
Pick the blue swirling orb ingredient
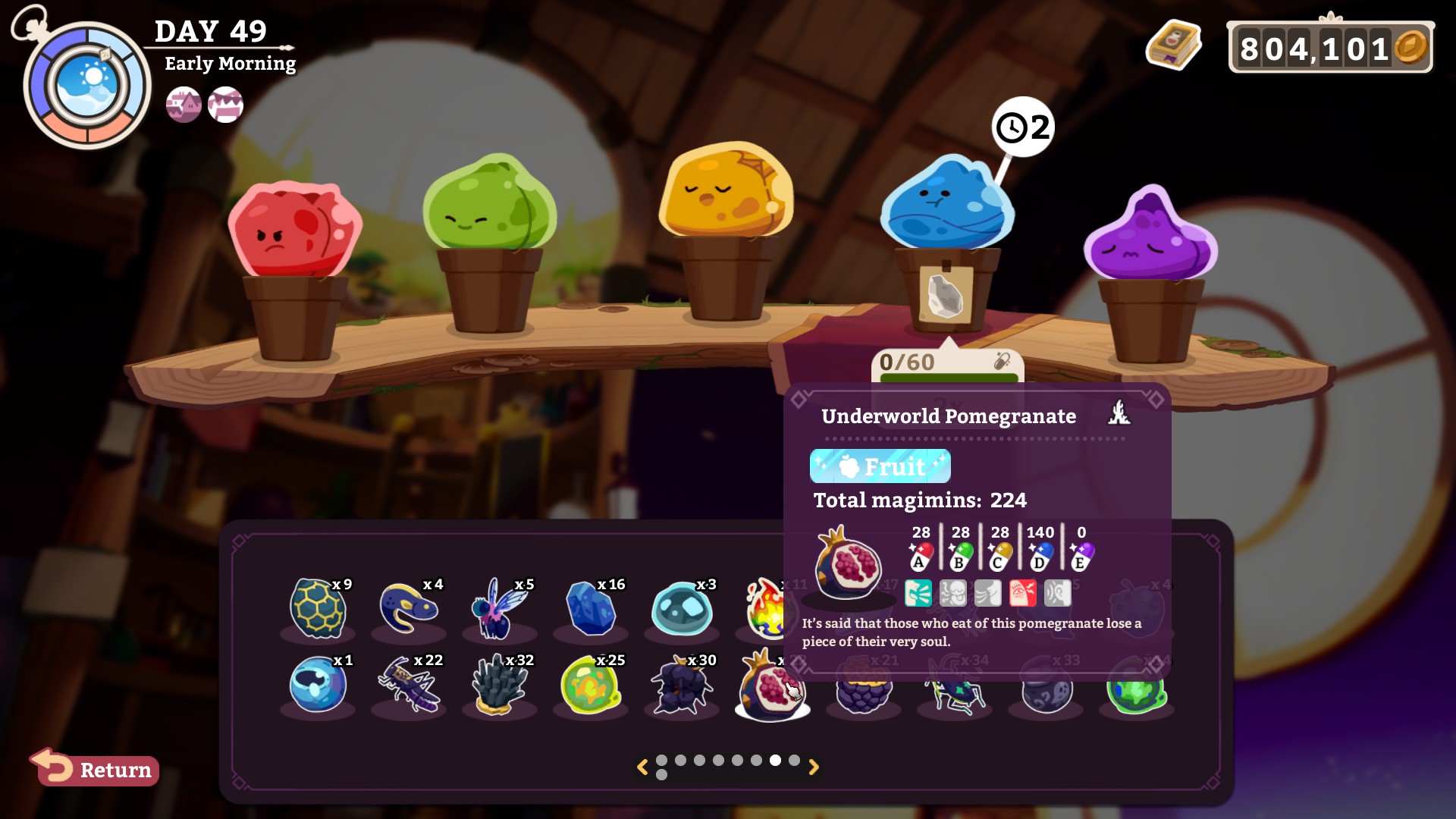(x=318, y=685)
